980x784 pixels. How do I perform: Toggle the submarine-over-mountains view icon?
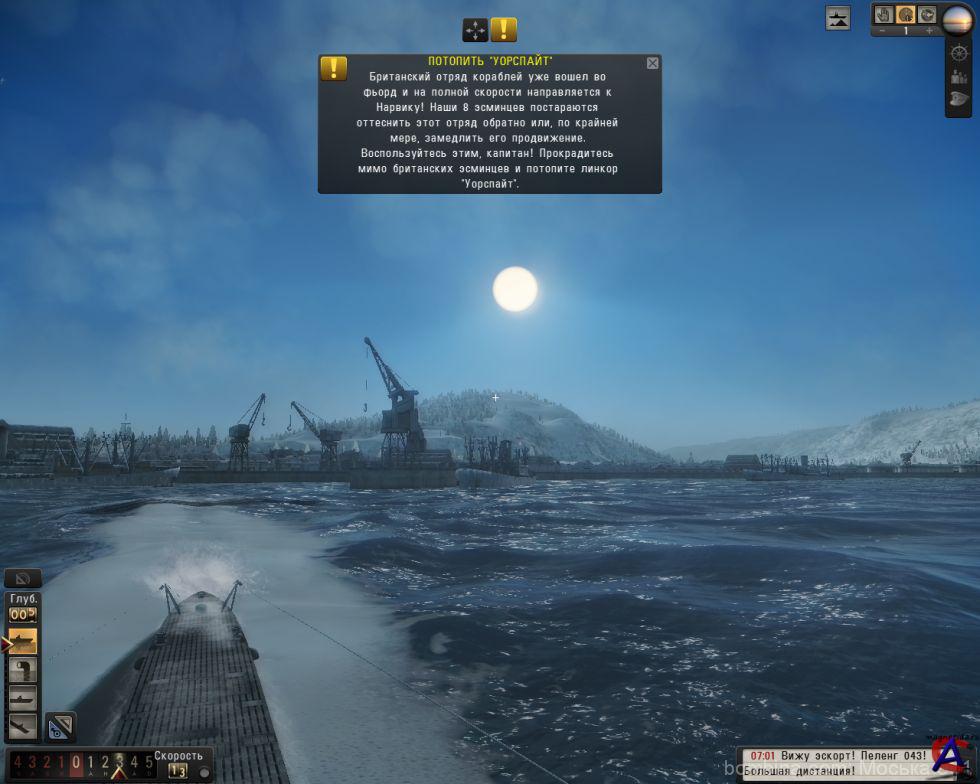(838, 17)
